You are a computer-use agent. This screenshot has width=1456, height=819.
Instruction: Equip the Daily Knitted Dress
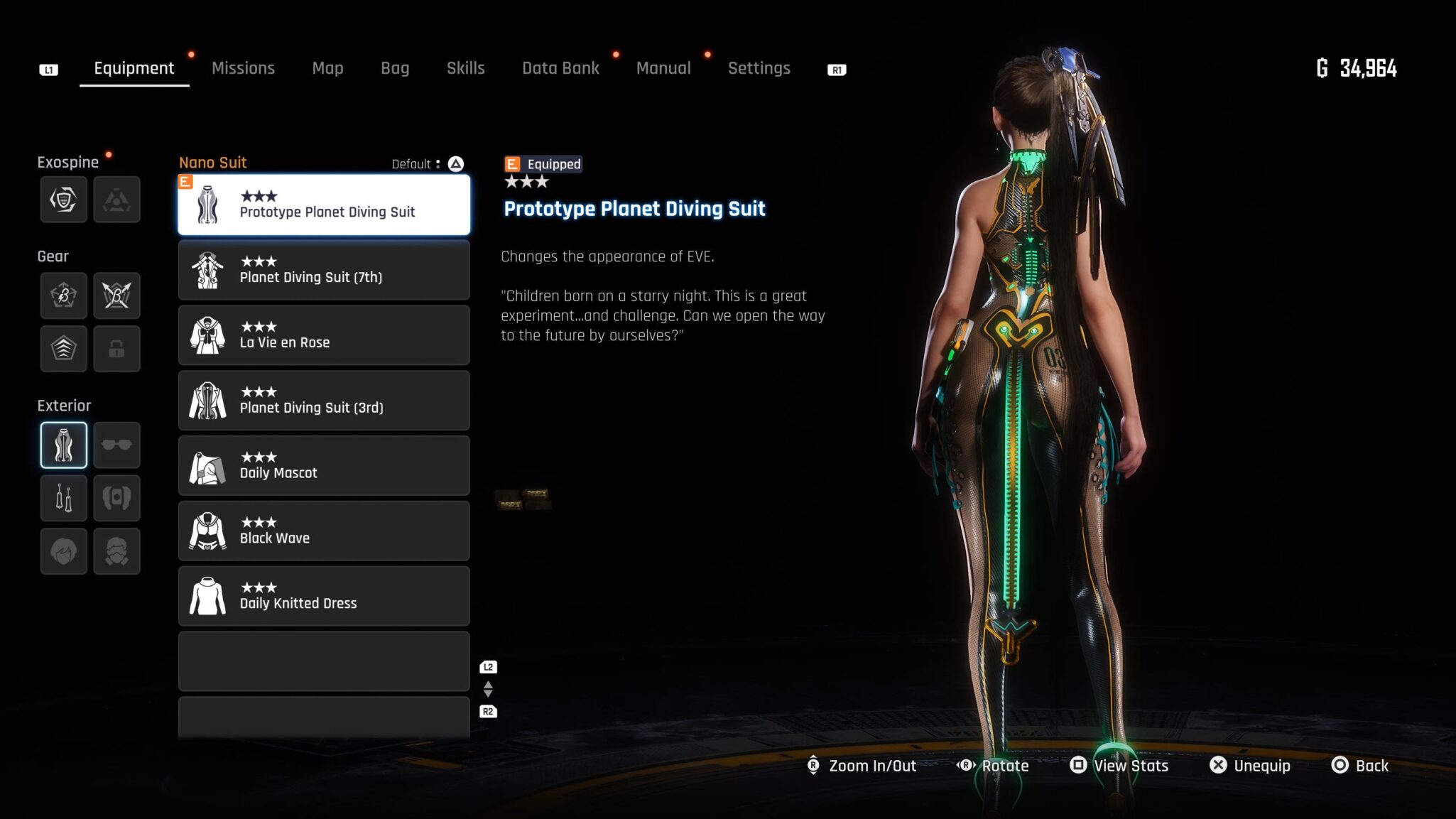pyautogui.click(x=324, y=597)
